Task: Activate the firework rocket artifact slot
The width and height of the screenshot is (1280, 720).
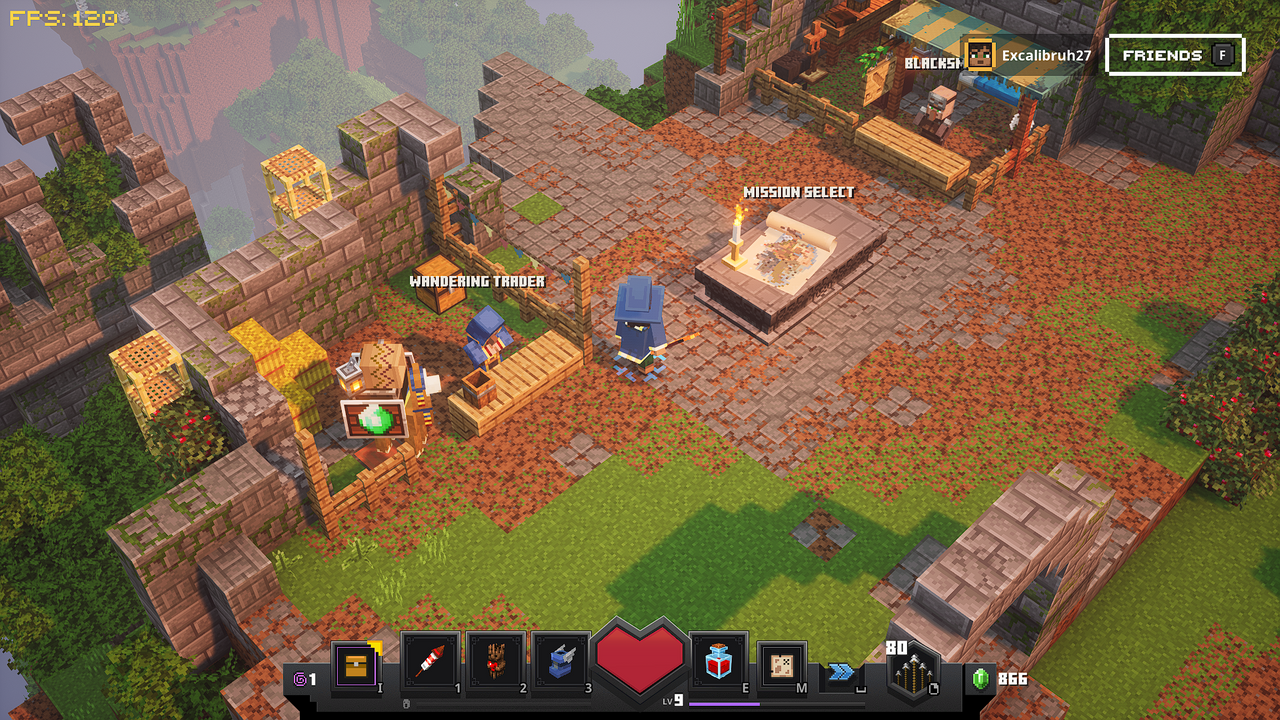Action: tap(430, 661)
